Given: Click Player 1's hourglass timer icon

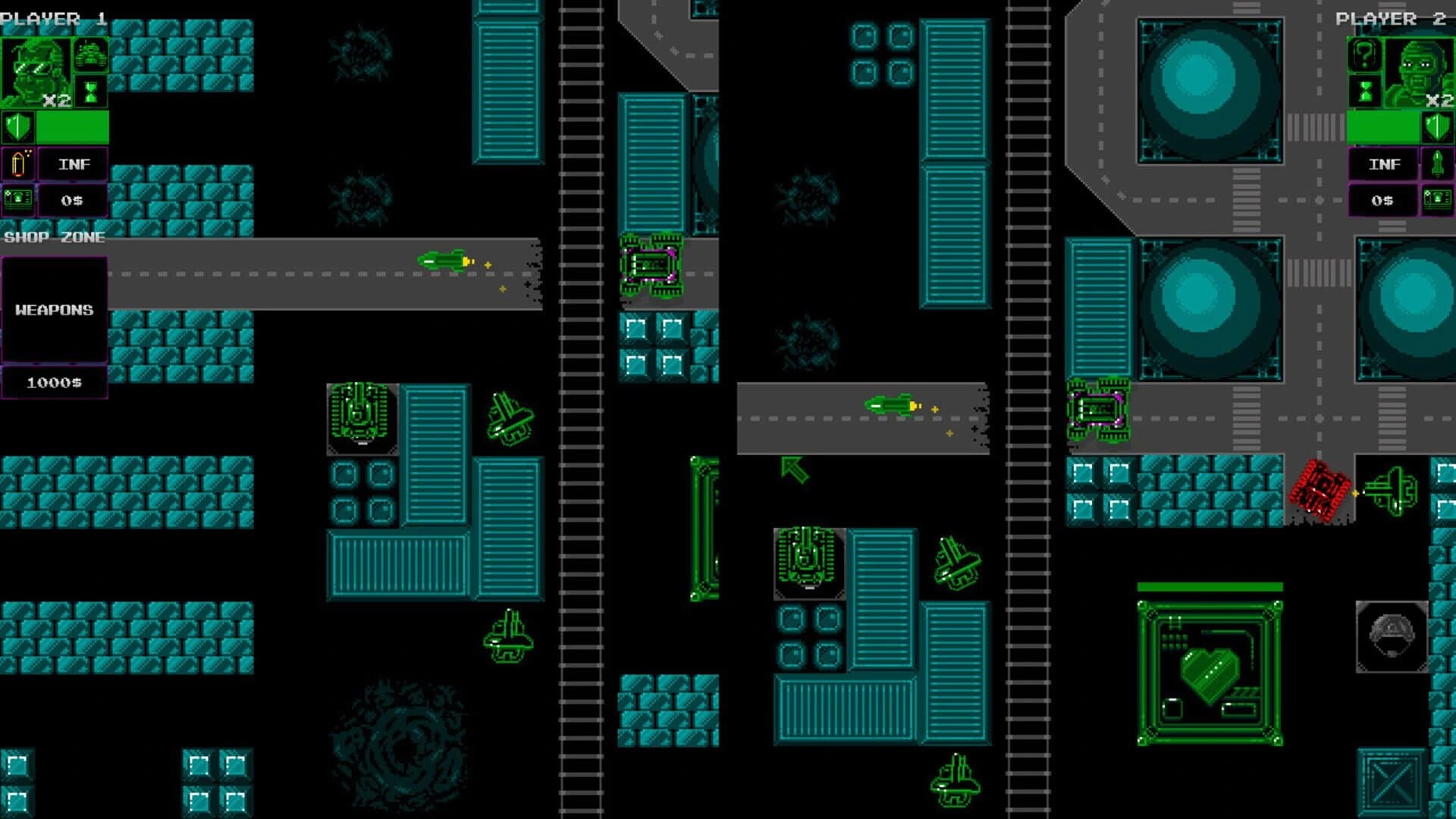Looking at the screenshot, I should (x=91, y=91).
